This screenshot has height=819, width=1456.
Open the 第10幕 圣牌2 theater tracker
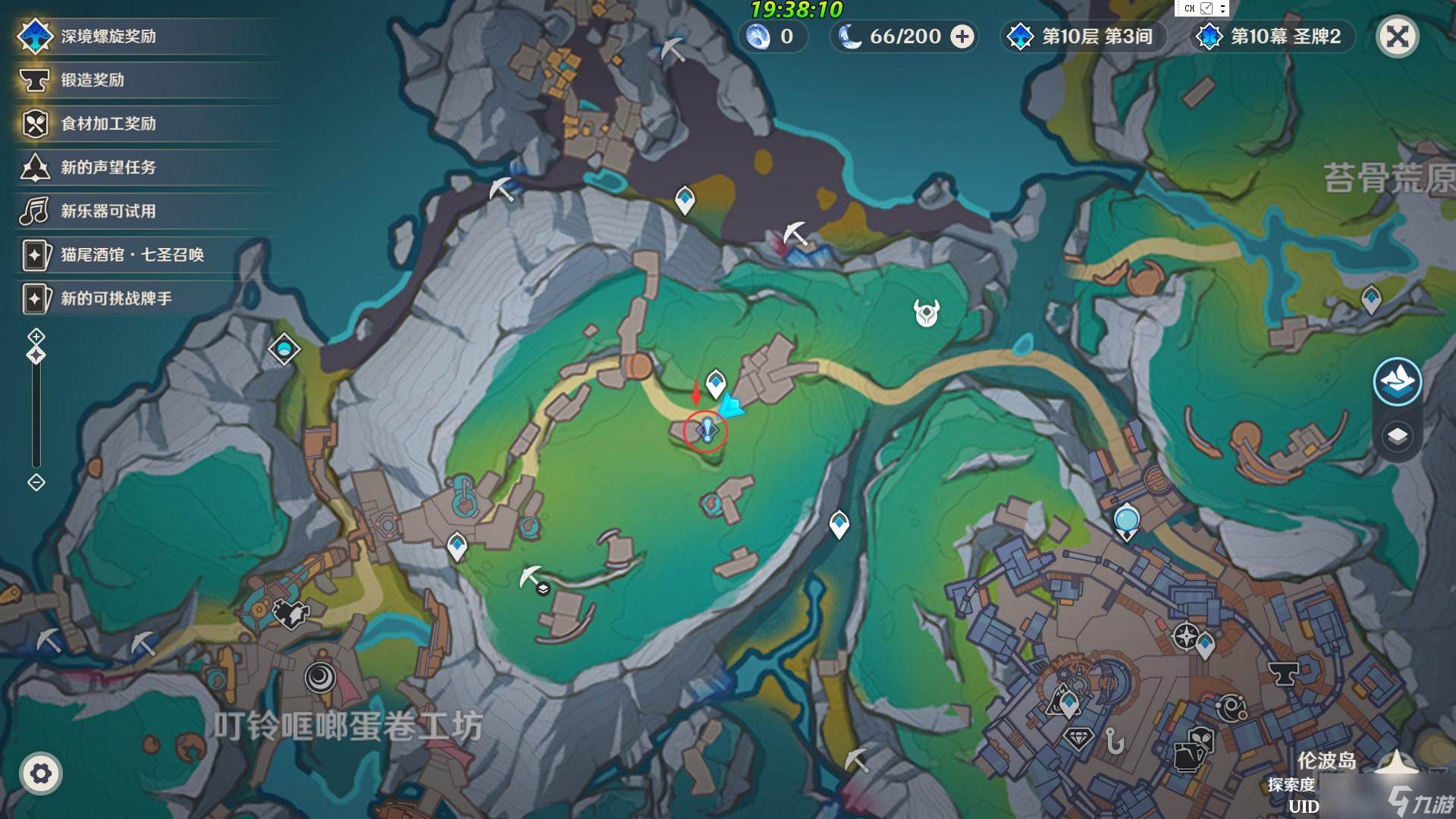[x=1274, y=36]
